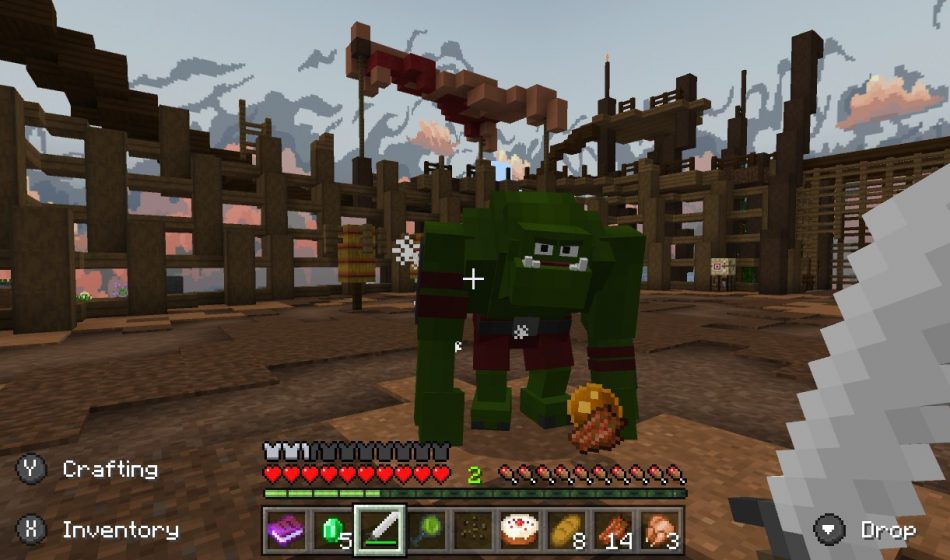The image size is (950, 560).
Task: Pick the seeds slot in the hotbar
Action: pyautogui.click(x=474, y=529)
